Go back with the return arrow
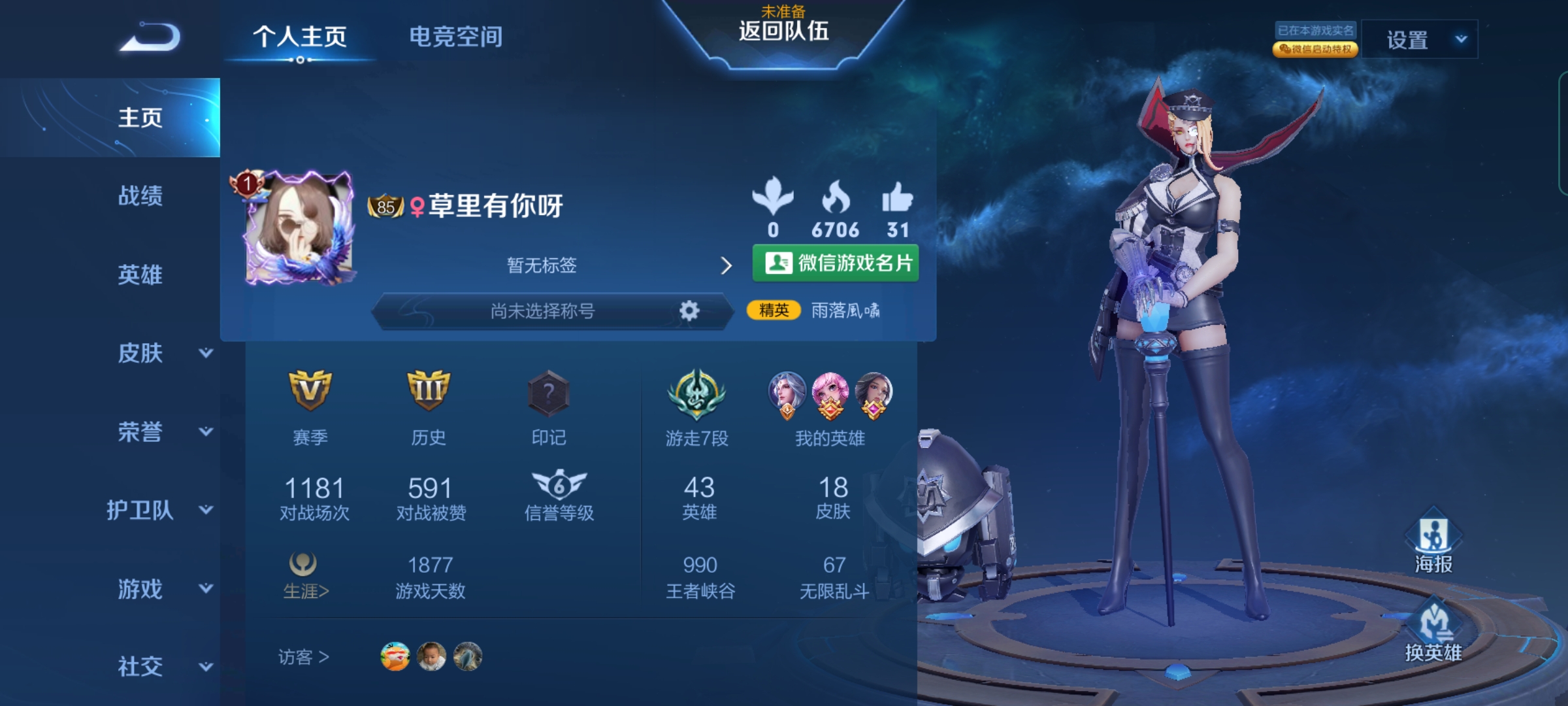The width and height of the screenshot is (1568, 706). [x=150, y=37]
